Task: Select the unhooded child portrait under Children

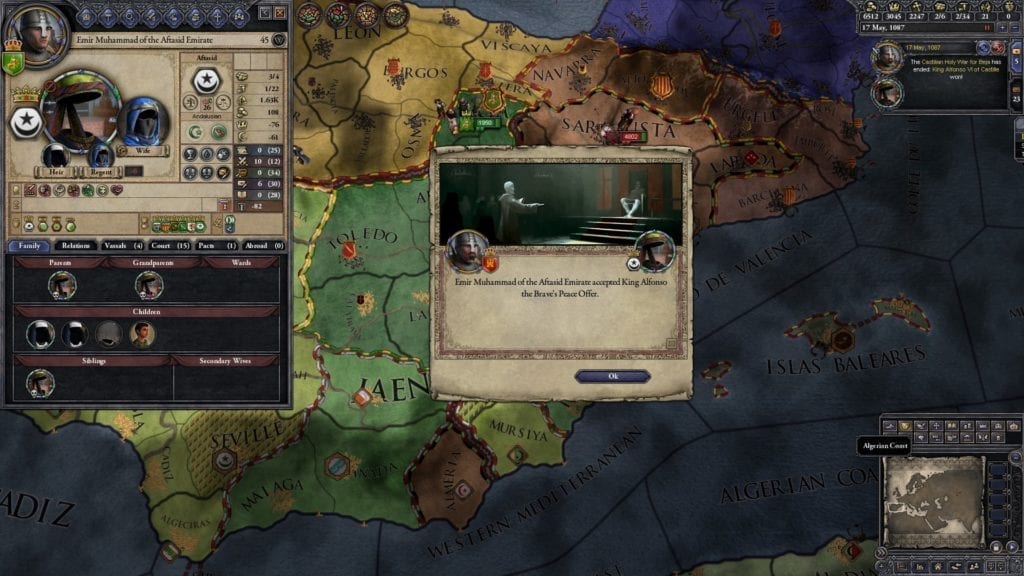Action: (142, 334)
